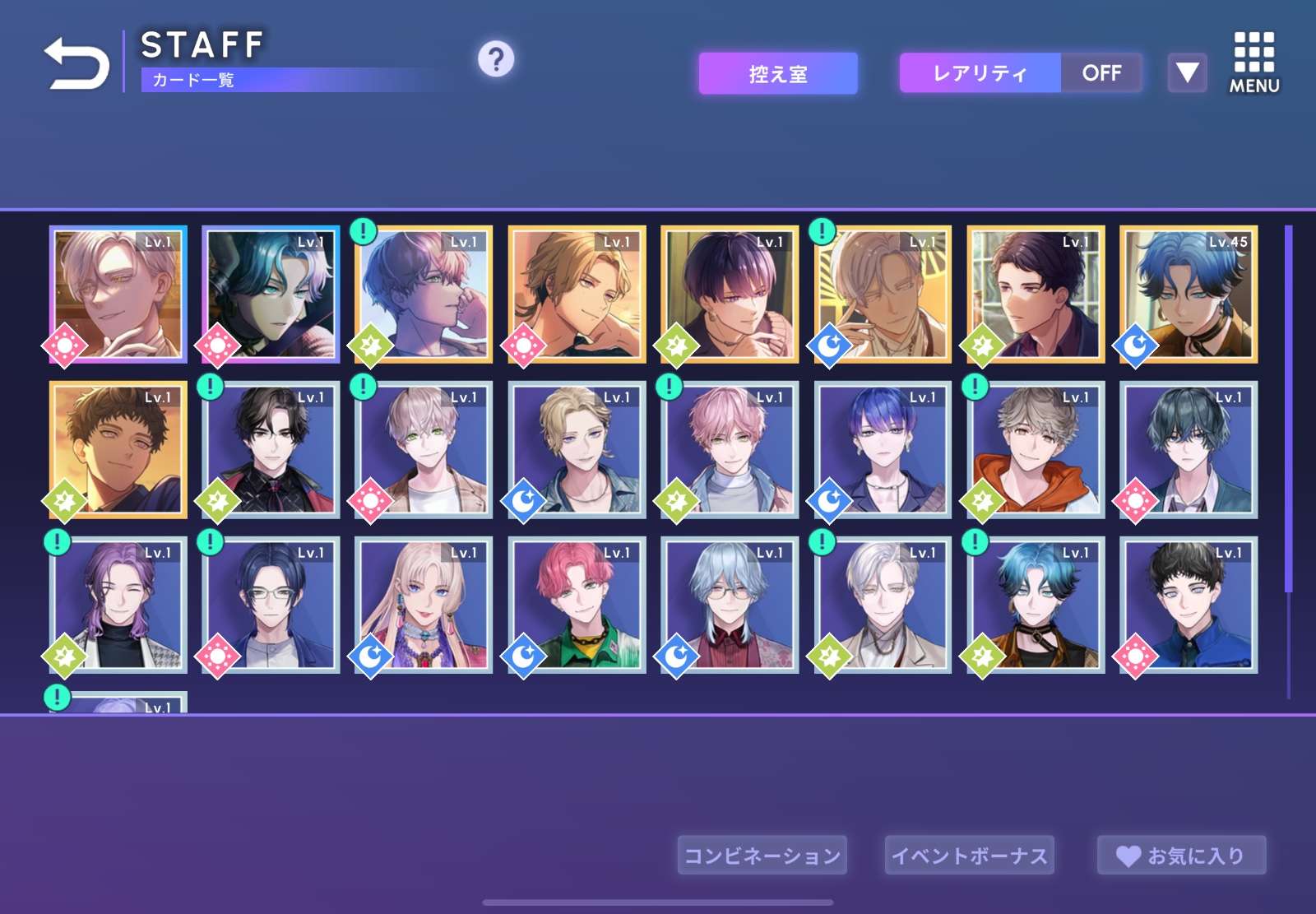Screen dimensions: 1316x914
Task: Filter by お気に入り favorites
Action: coord(1181,856)
